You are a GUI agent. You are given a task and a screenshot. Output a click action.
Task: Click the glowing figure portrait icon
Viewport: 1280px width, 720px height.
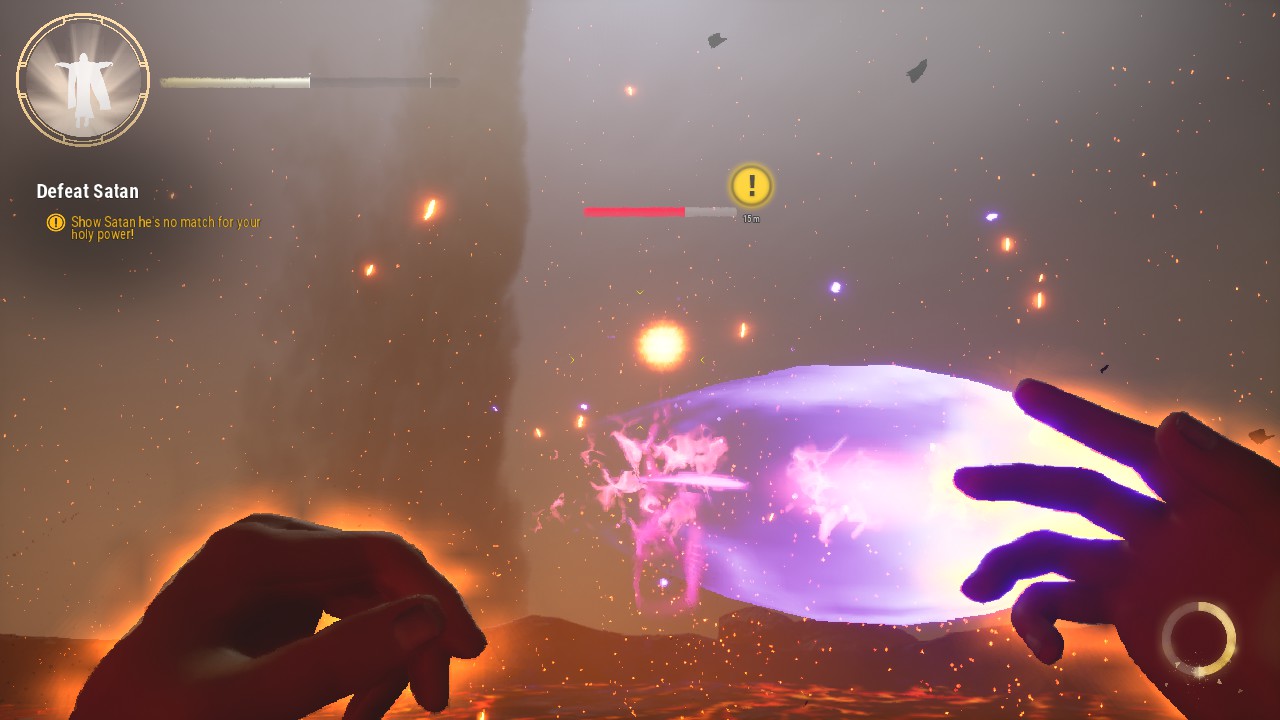(83, 80)
